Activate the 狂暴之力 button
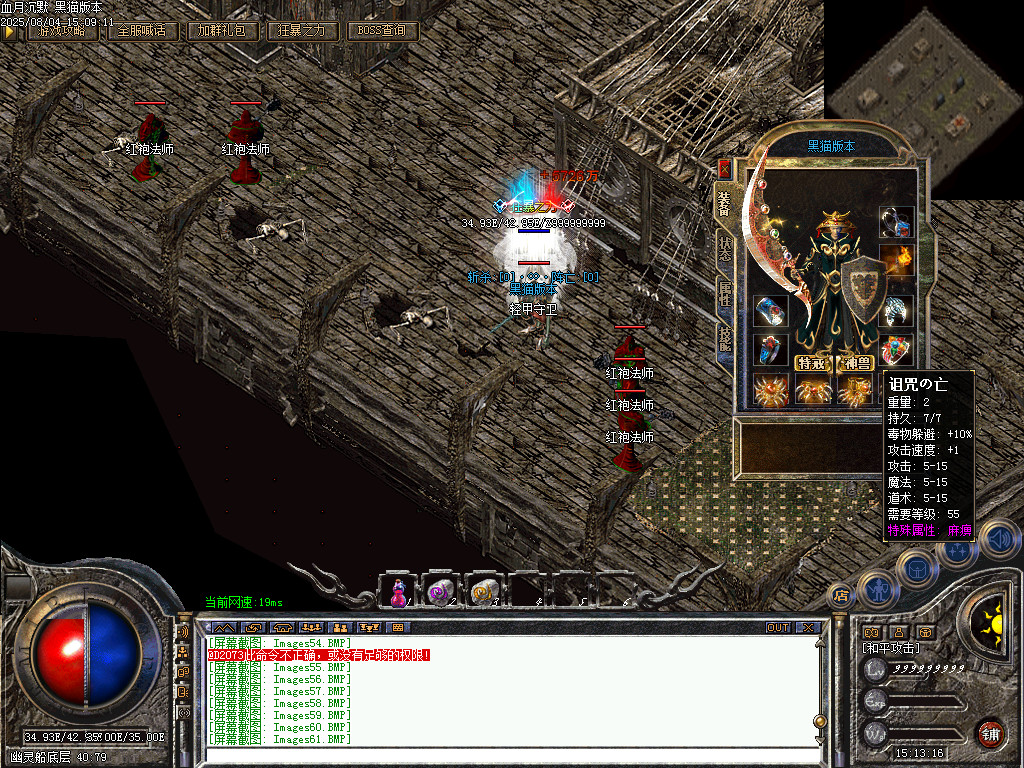 pyautogui.click(x=301, y=31)
